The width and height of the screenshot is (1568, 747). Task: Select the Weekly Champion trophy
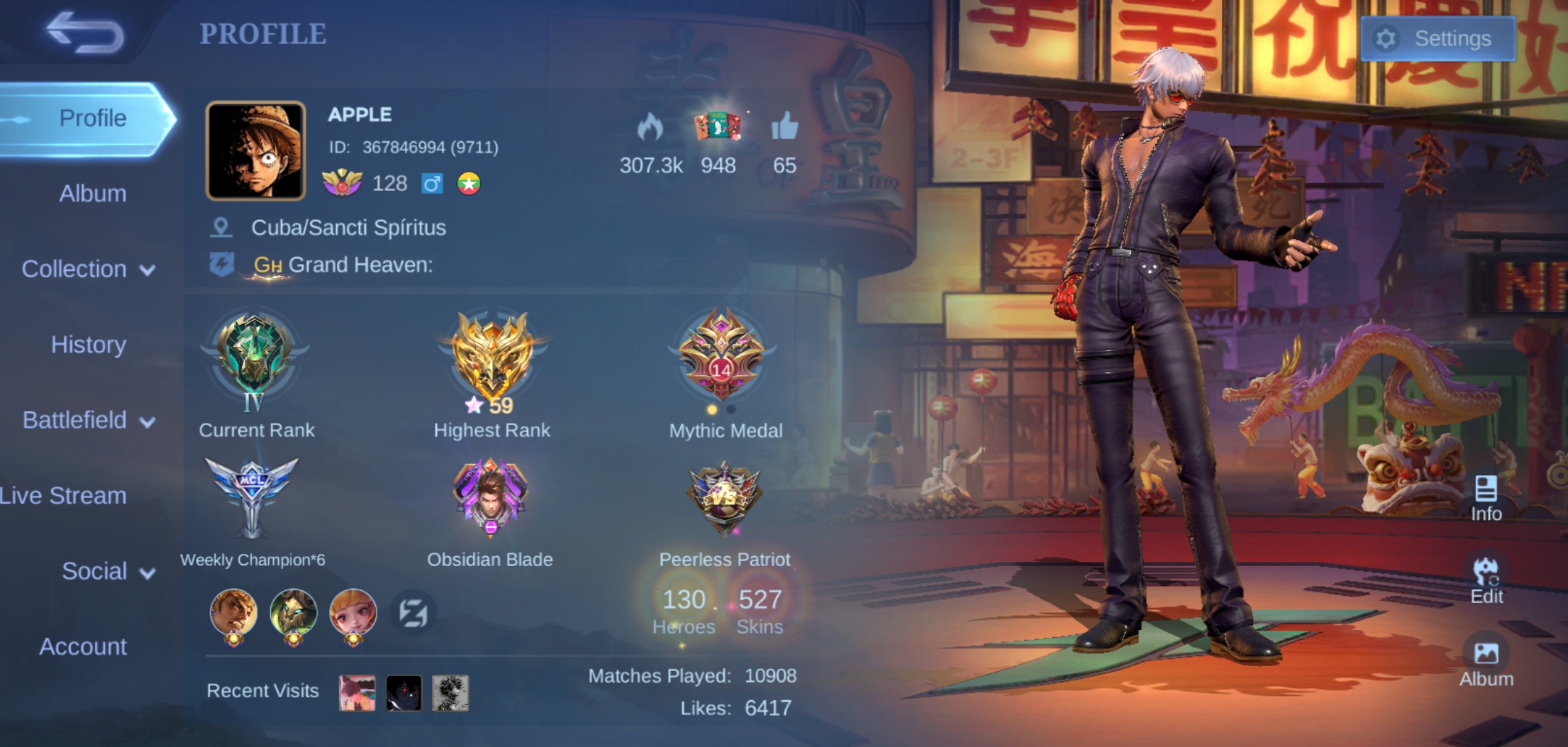(x=252, y=497)
